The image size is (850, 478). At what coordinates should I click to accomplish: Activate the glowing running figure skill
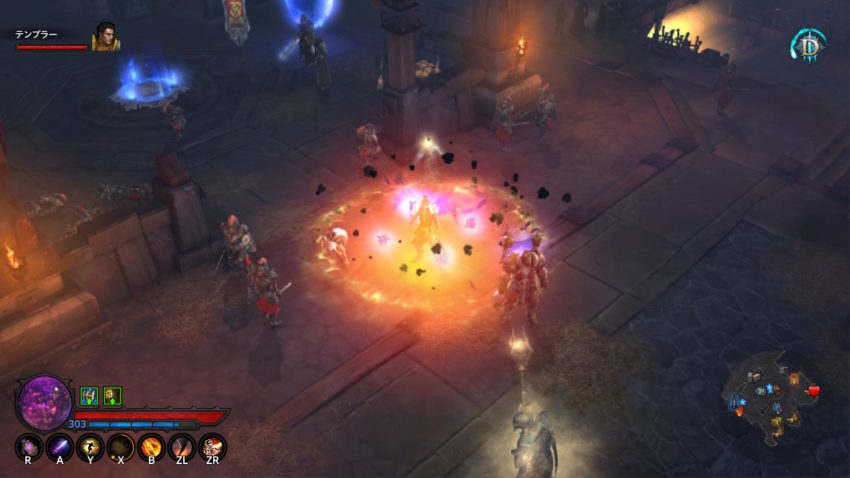point(90,446)
